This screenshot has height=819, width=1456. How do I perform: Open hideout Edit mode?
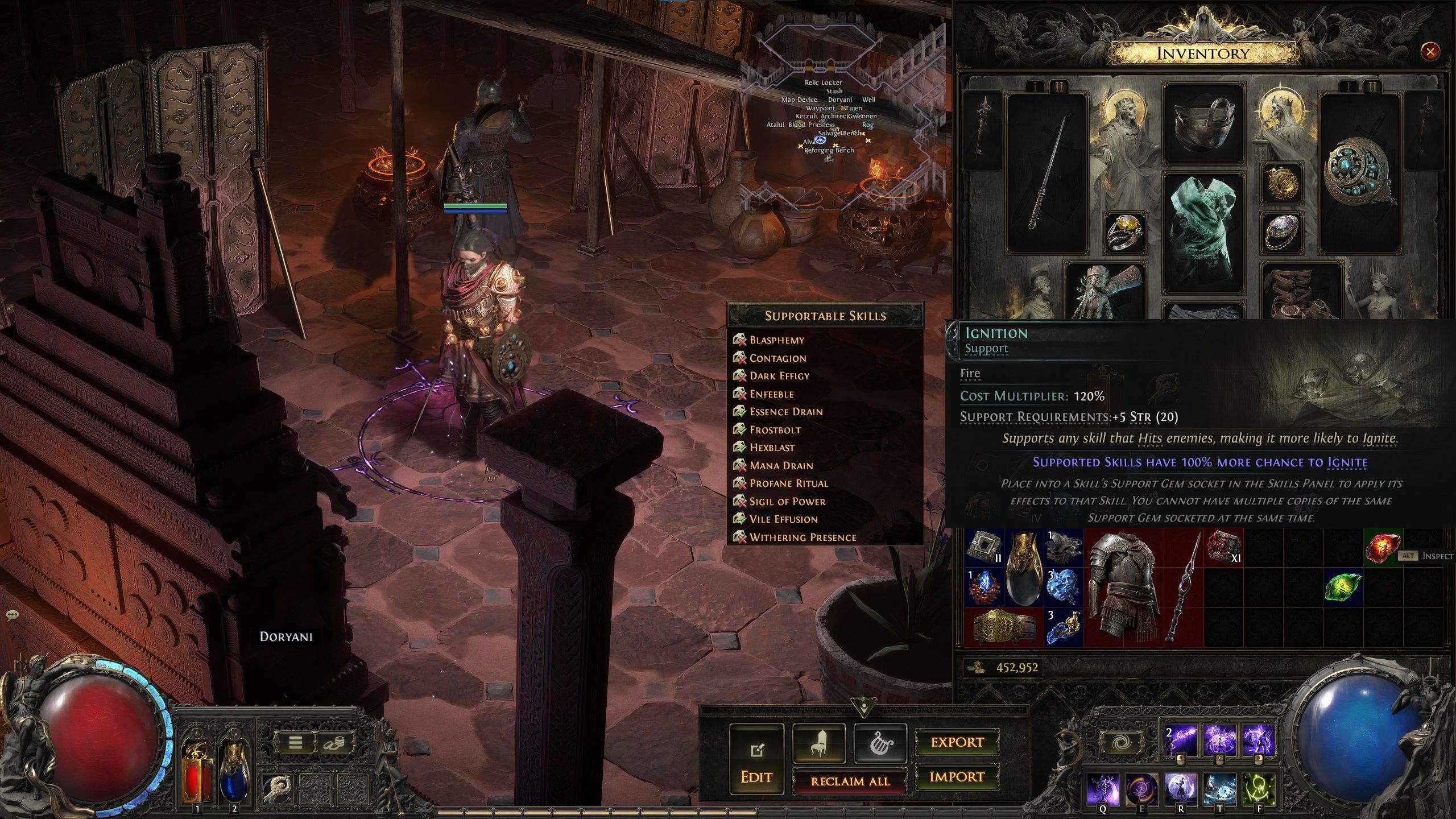[x=756, y=759]
